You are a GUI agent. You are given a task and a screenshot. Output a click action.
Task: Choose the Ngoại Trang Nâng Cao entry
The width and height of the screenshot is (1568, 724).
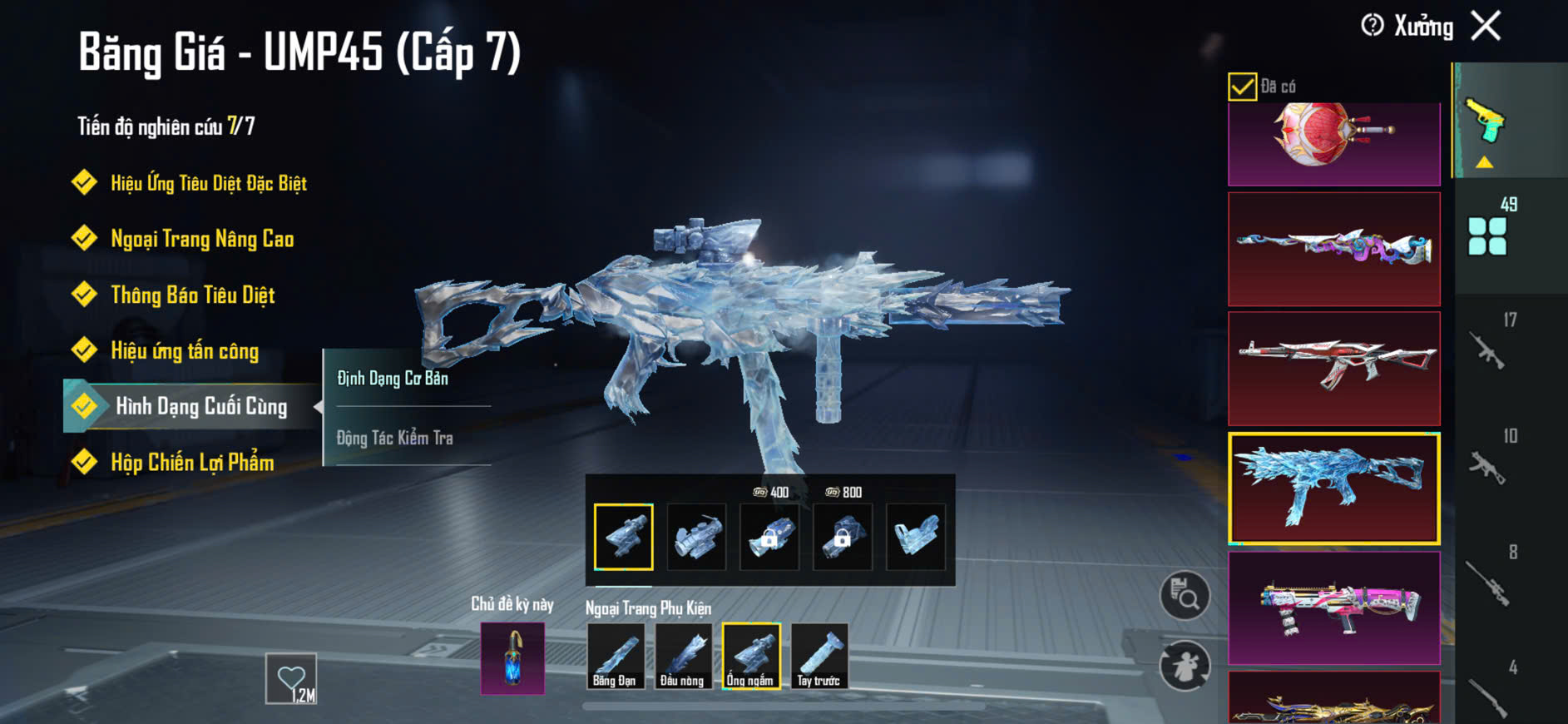(201, 240)
